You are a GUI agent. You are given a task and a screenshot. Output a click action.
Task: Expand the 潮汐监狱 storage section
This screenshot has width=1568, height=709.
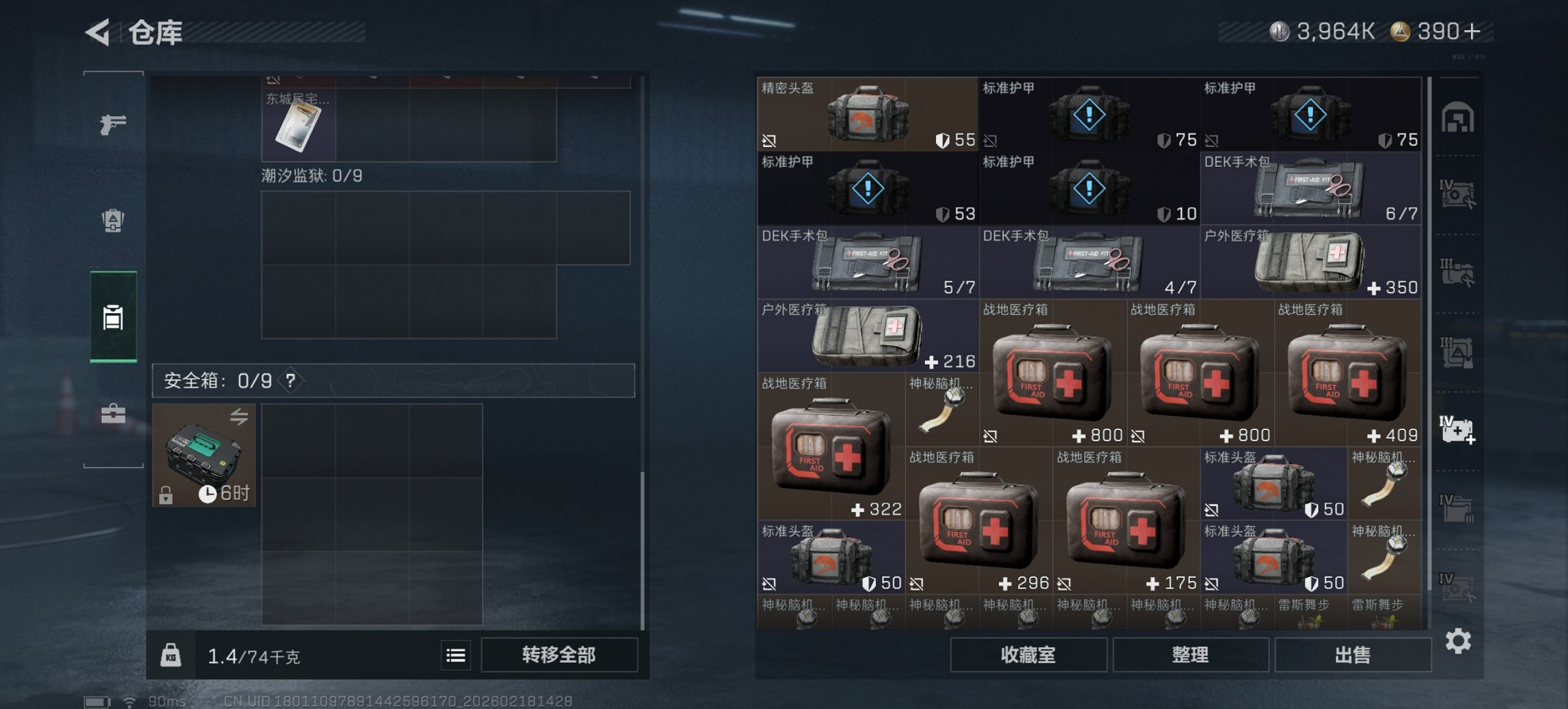[x=311, y=174]
